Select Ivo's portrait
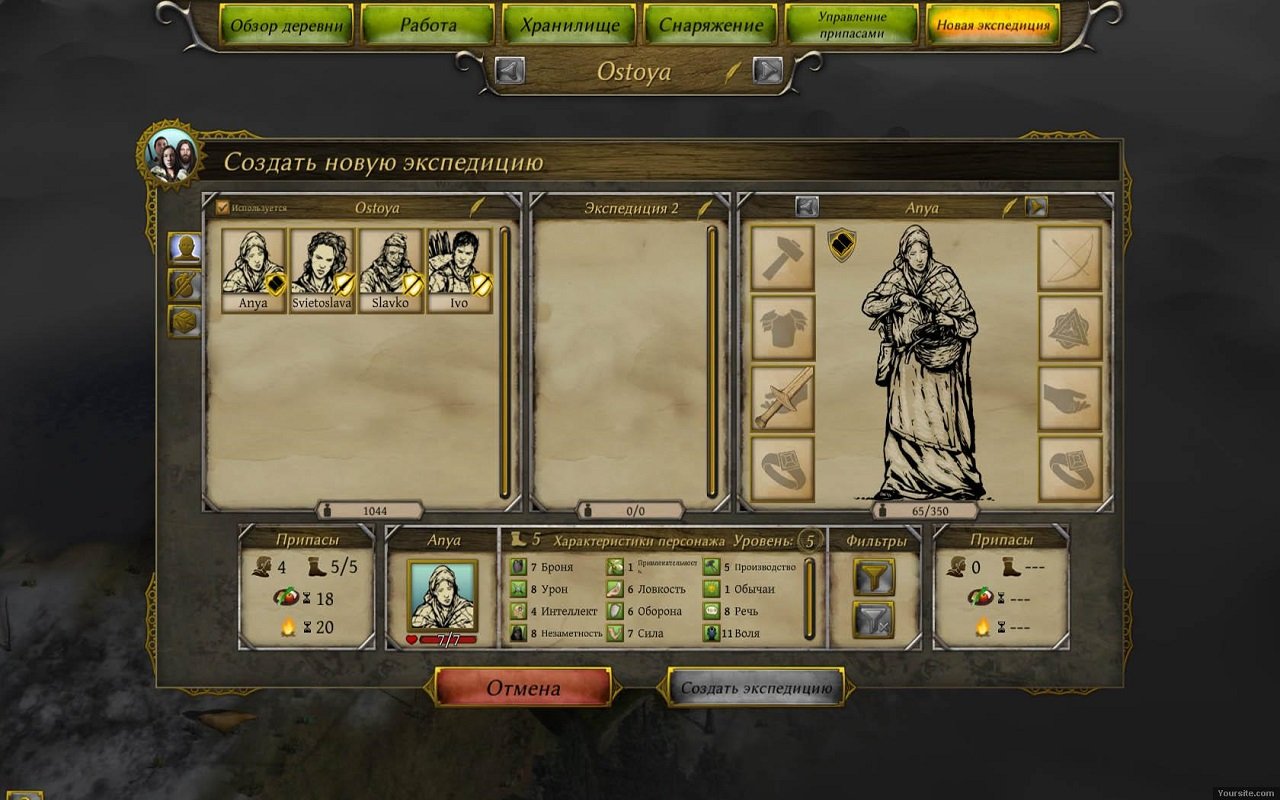 tap(459, 270)
